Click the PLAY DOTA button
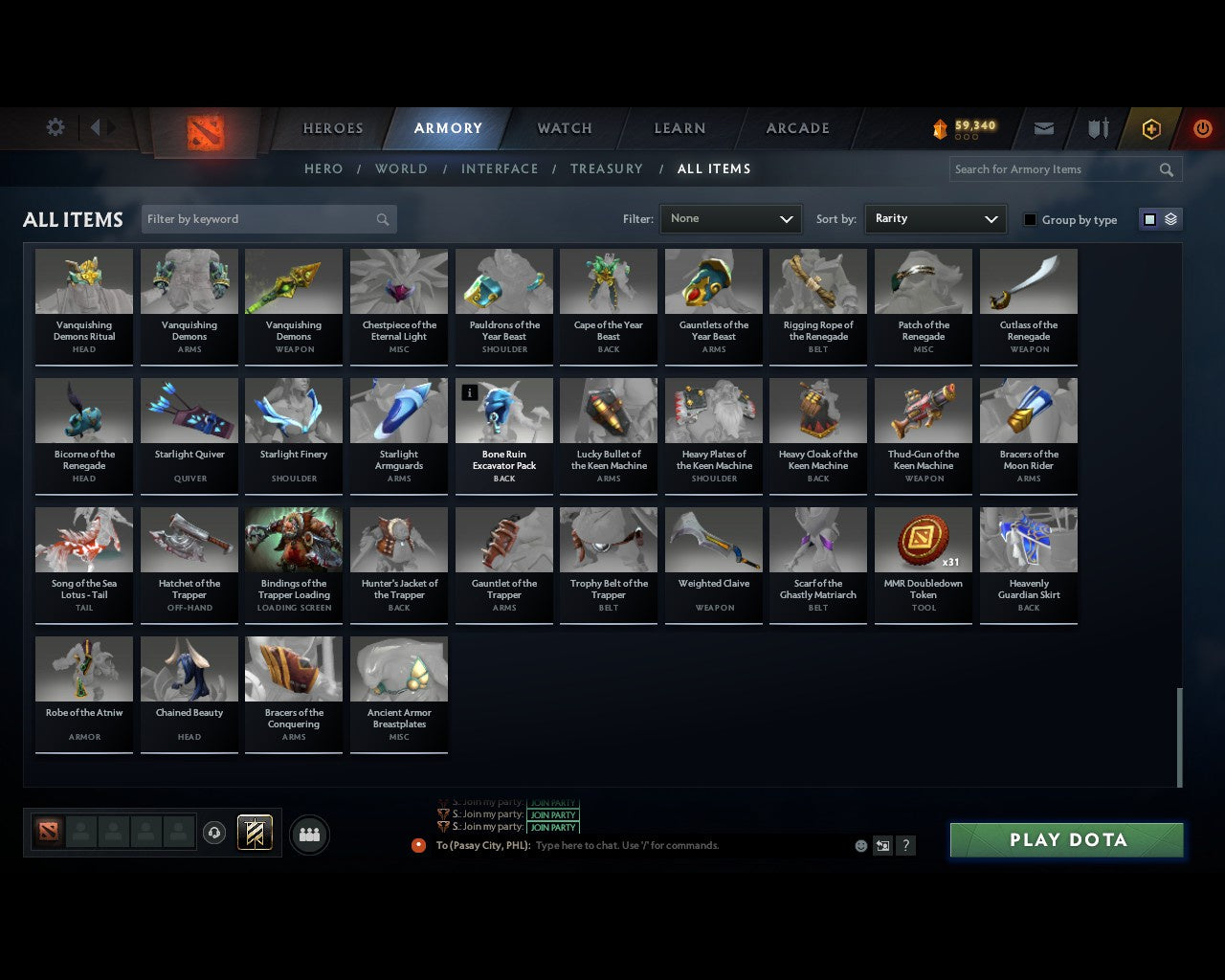 pyautogui.click(x=1066, y=839)
